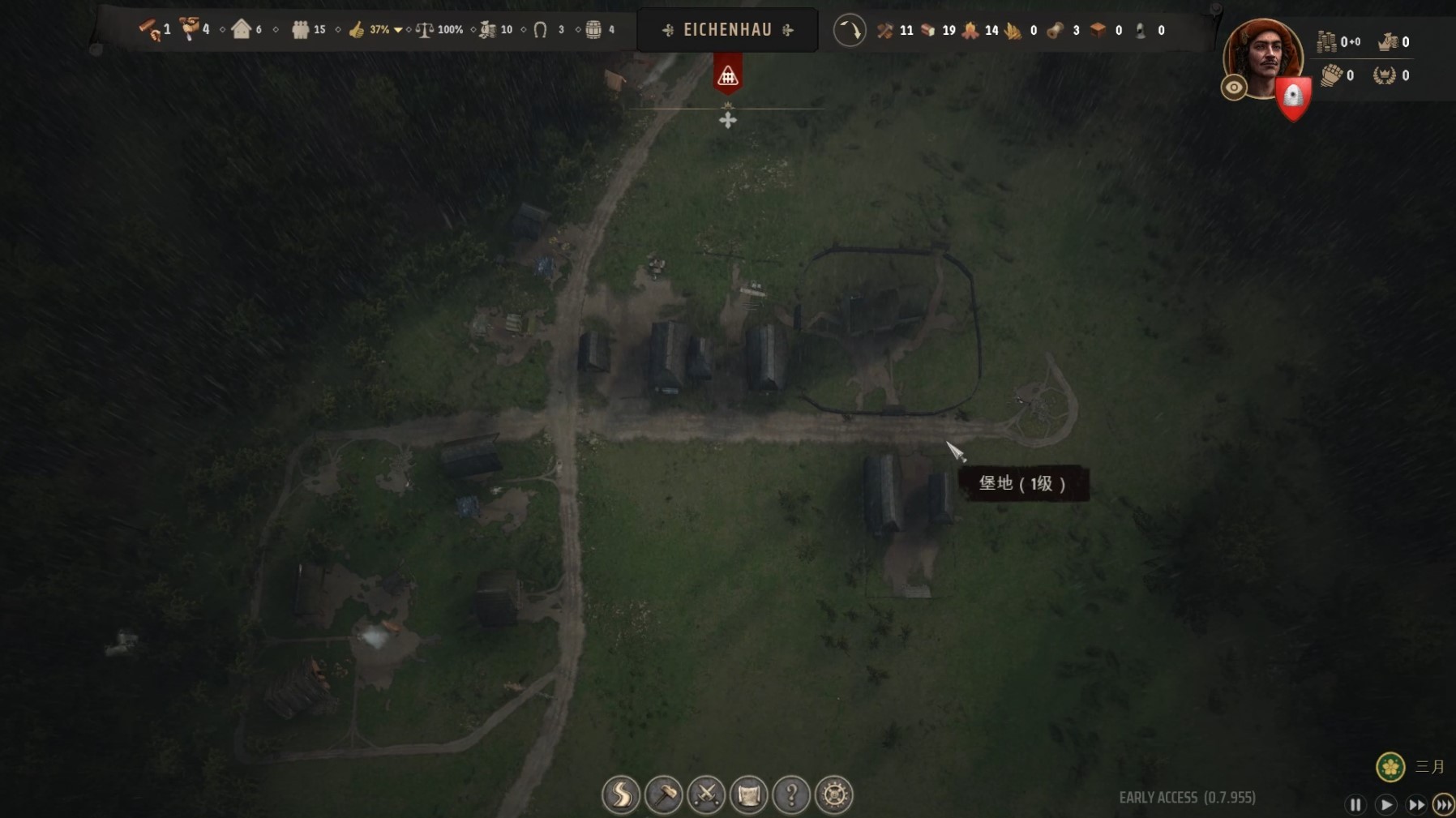Open the hammer construction menu
The height and width of the screenshot is (818, 1456).
(x=664, y=794)
